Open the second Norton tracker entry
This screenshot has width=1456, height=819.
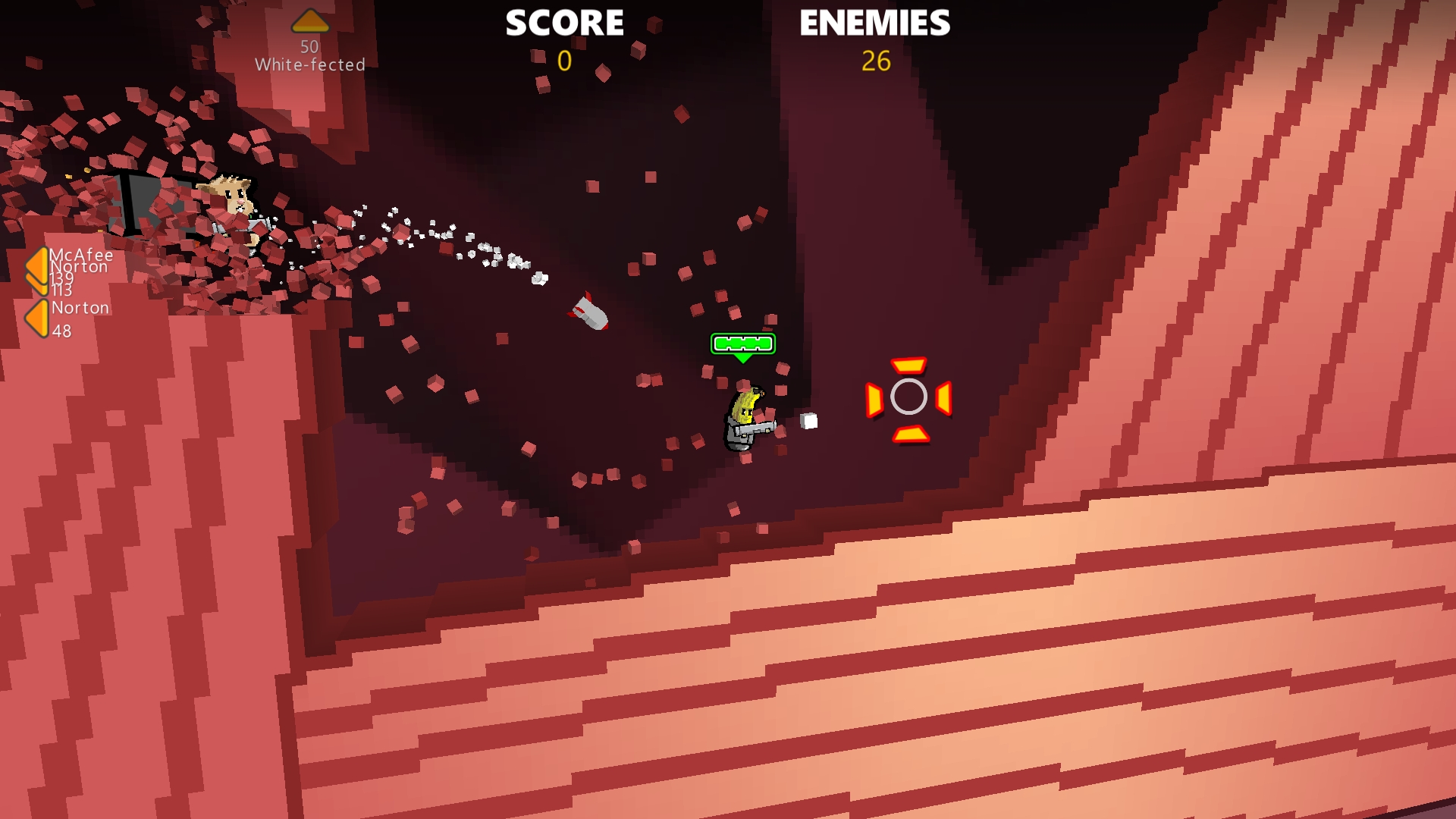click(x=80, y=308)
